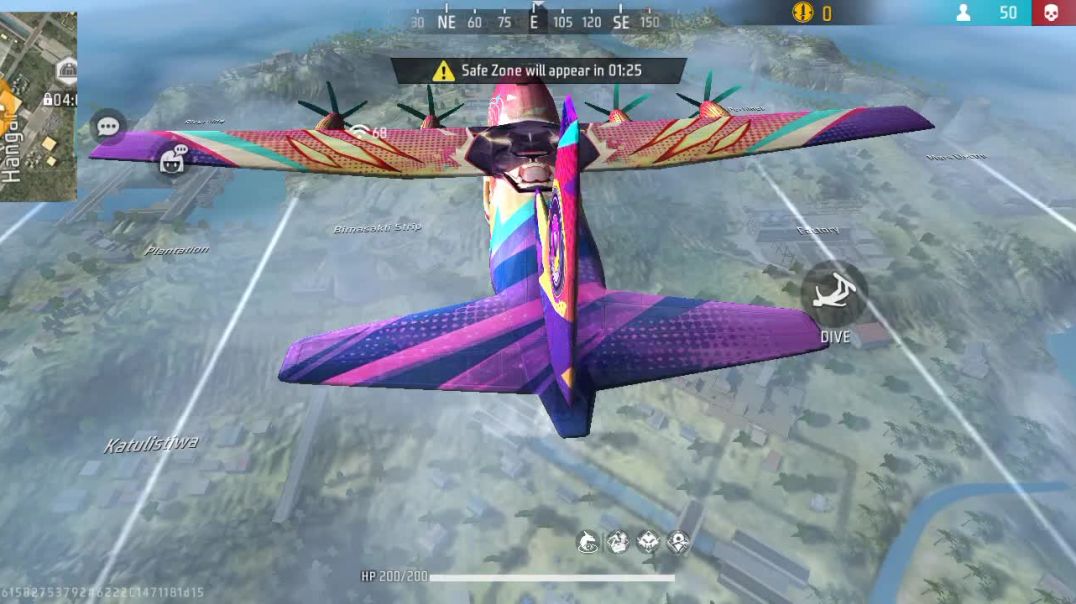Open the minimap in the corner
Screen dimensions: 1076x604
point(38,106)
